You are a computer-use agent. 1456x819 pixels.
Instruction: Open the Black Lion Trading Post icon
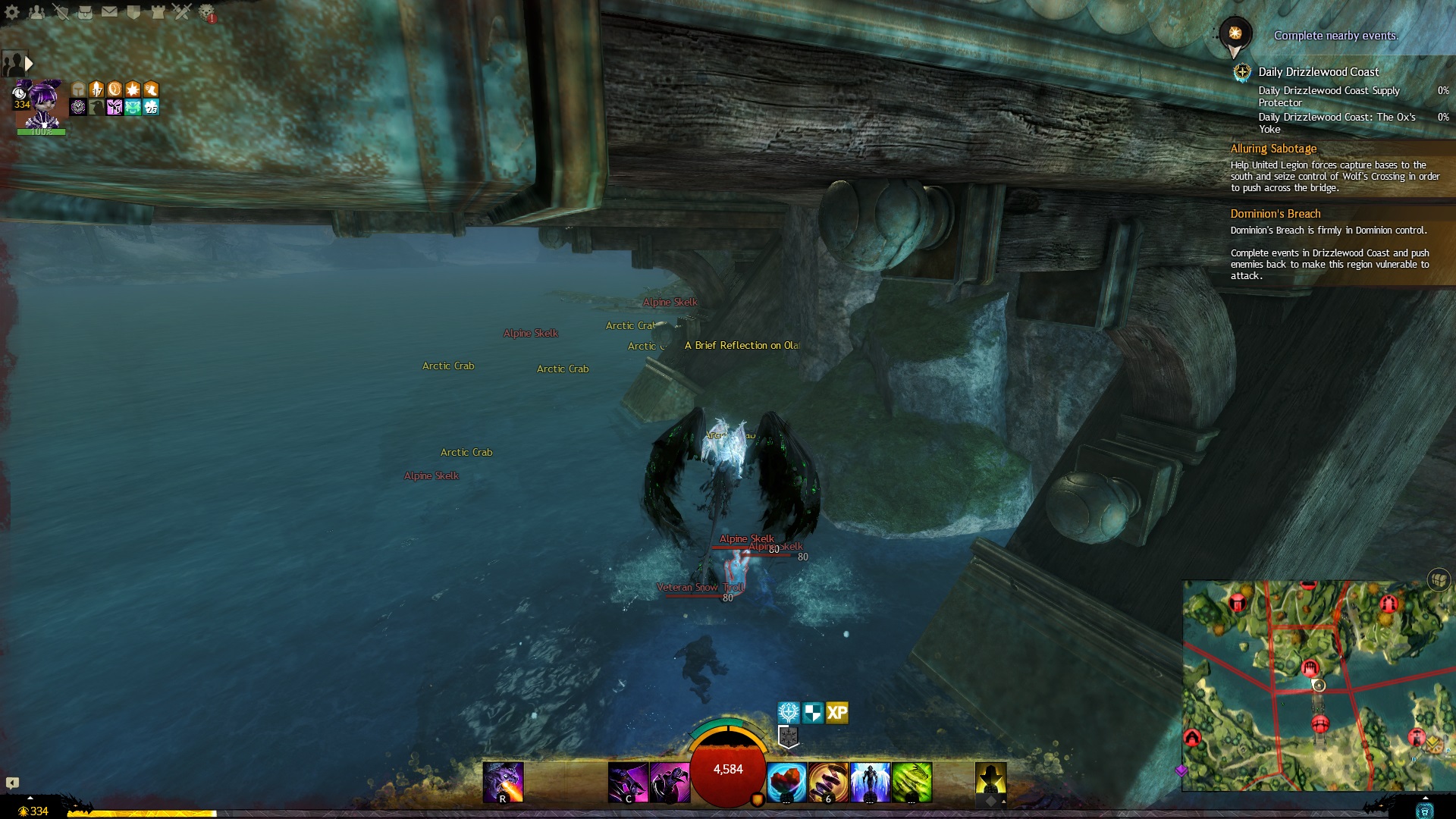(206, 11)
